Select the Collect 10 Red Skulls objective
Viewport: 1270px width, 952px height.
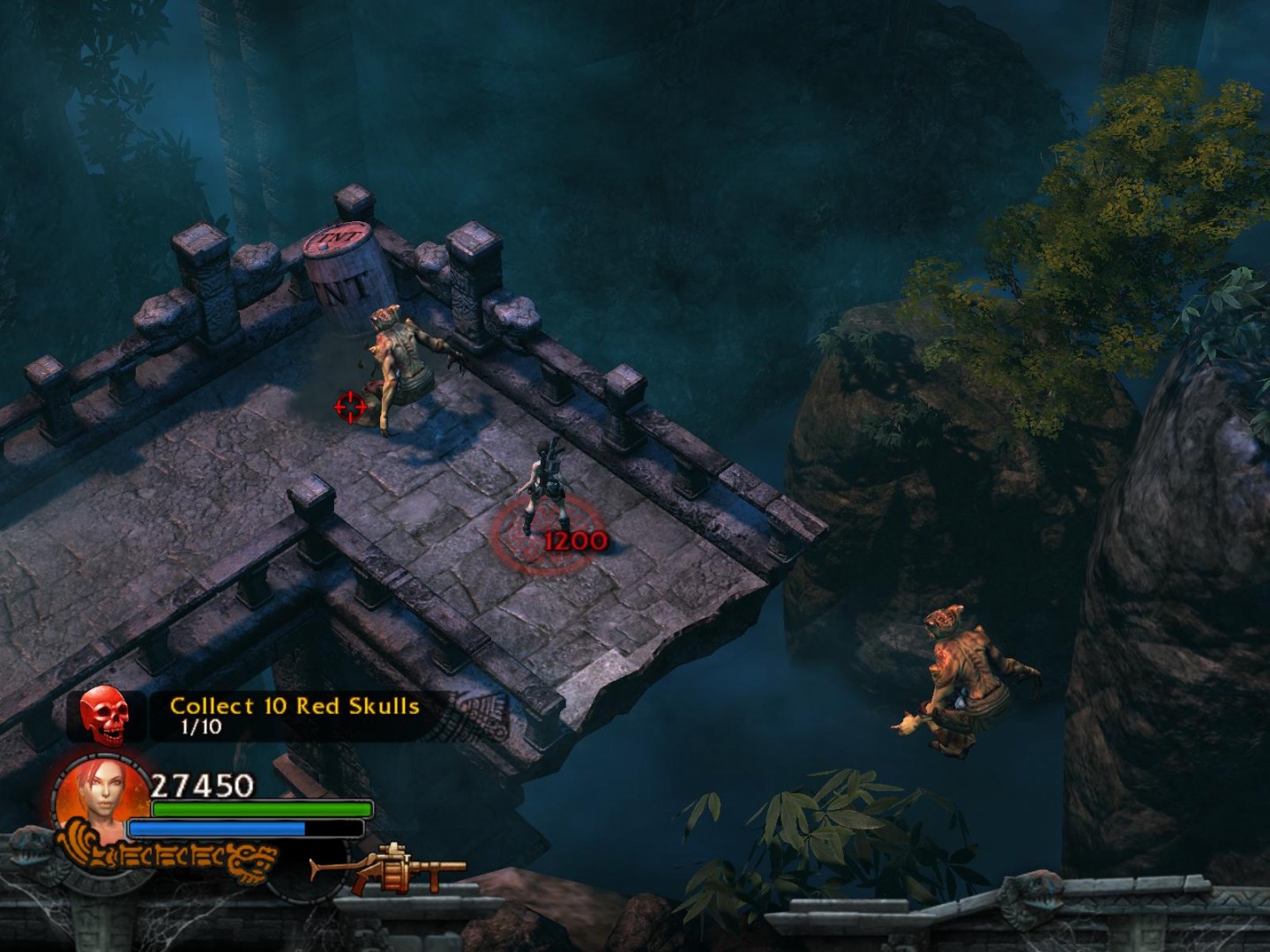click(294, 707)
